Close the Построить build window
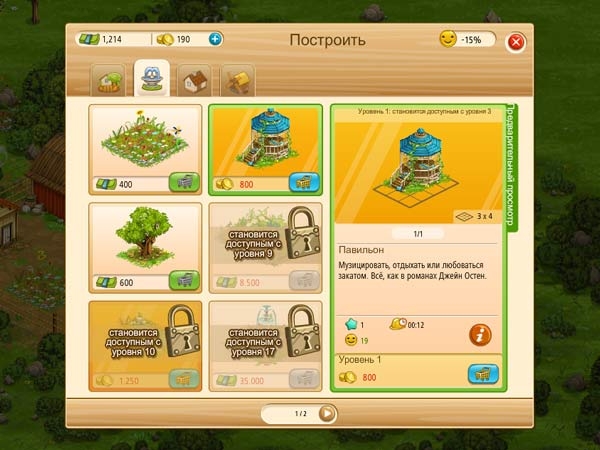 (x=516, y=42)
